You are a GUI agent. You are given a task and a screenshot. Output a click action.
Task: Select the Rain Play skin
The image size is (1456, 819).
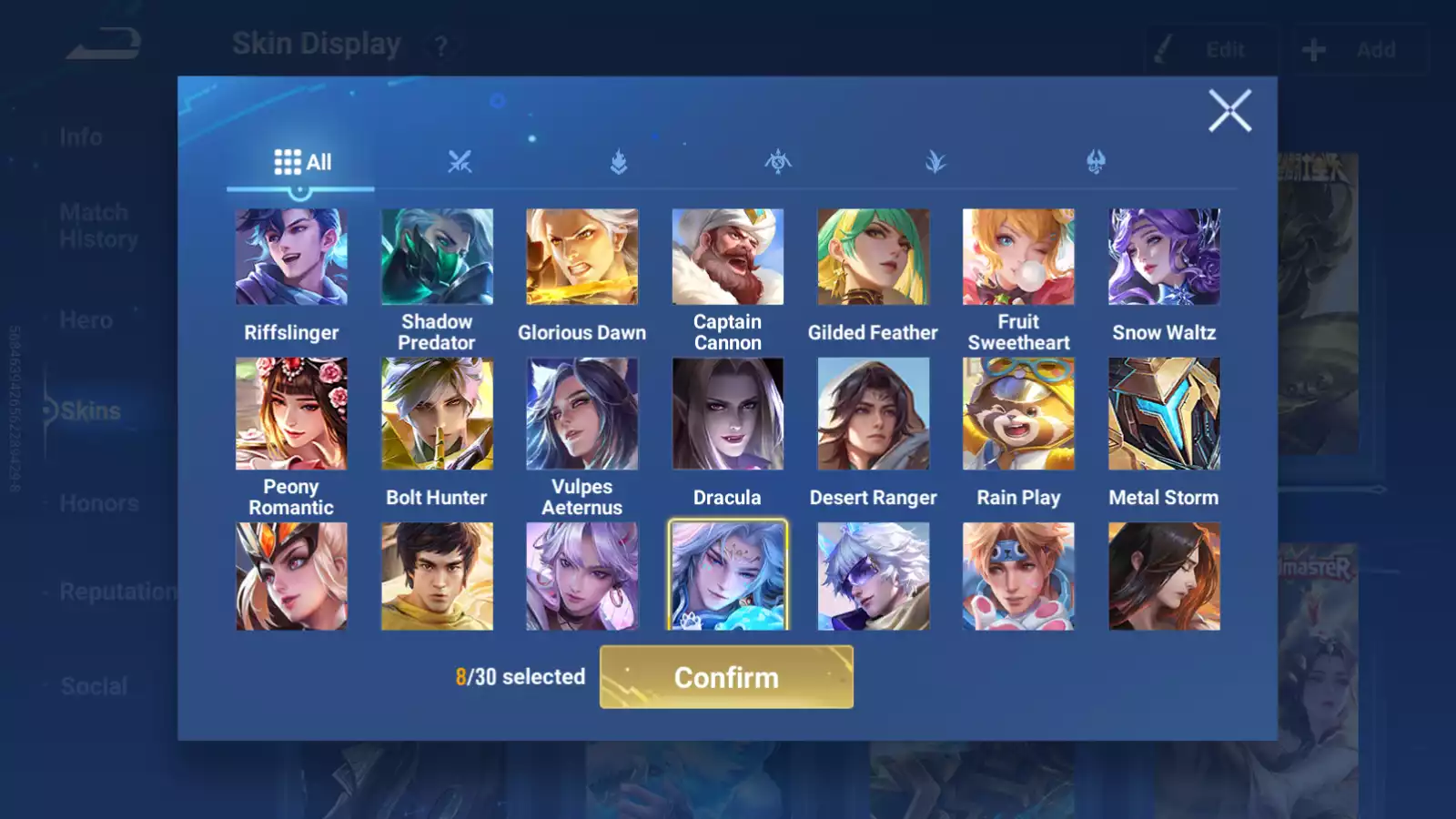tap(1018, 414)
